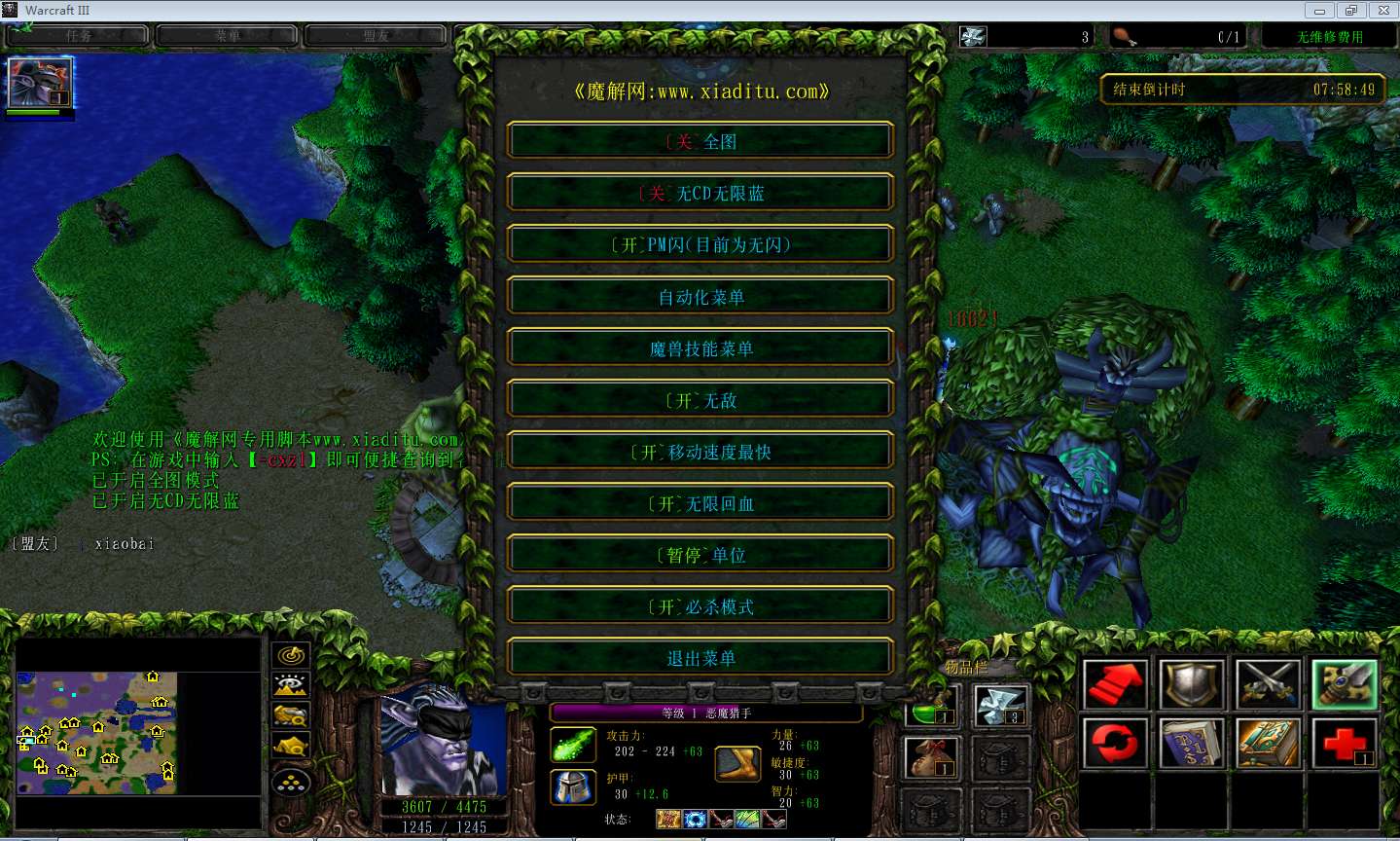This screenshot has height=841, width=1400.
Task: Disable the 〔开〕移动速度最快 max speed toggle
Action: [699, 451]
